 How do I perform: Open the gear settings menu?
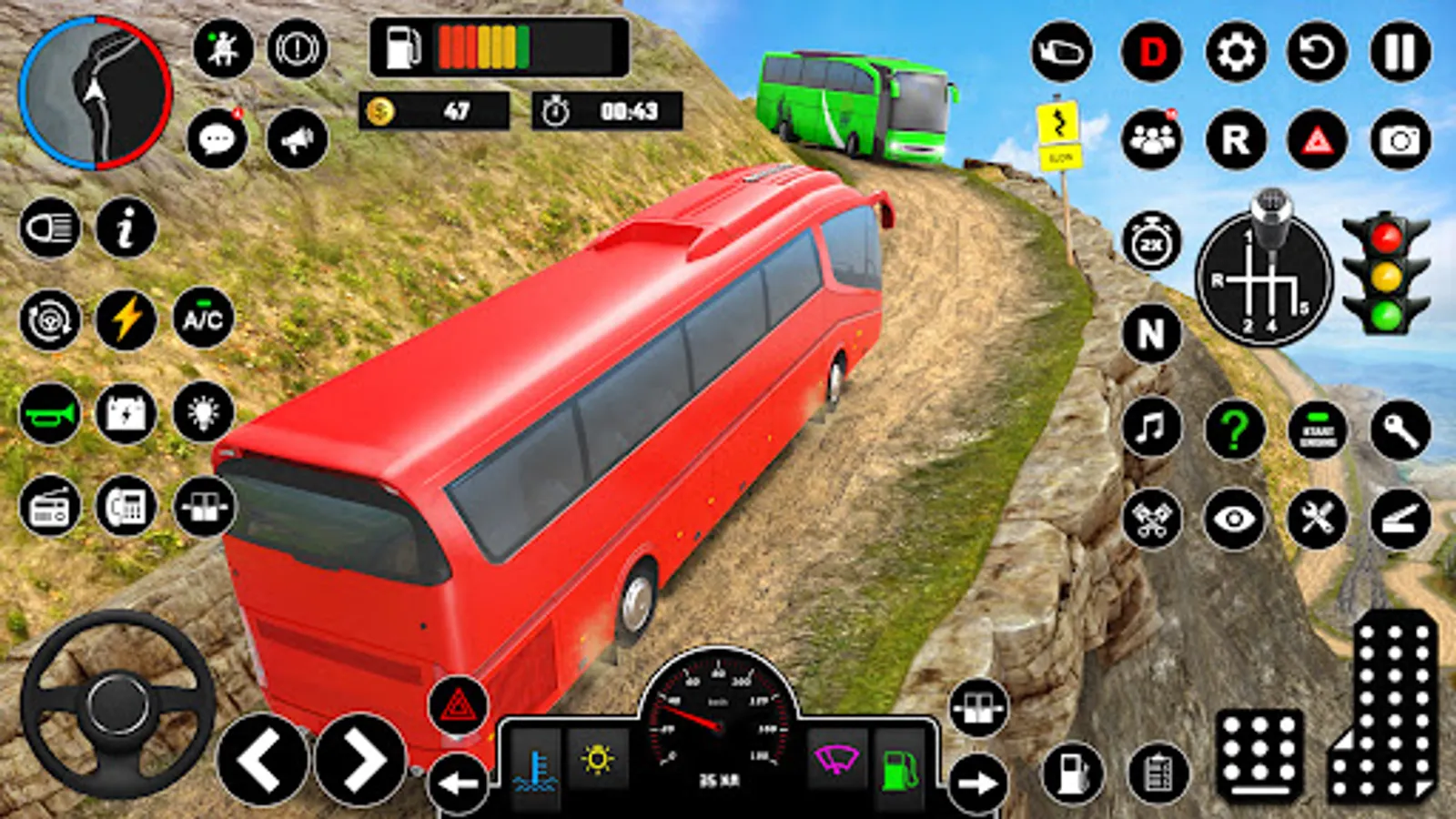(x=1235, y=52)
